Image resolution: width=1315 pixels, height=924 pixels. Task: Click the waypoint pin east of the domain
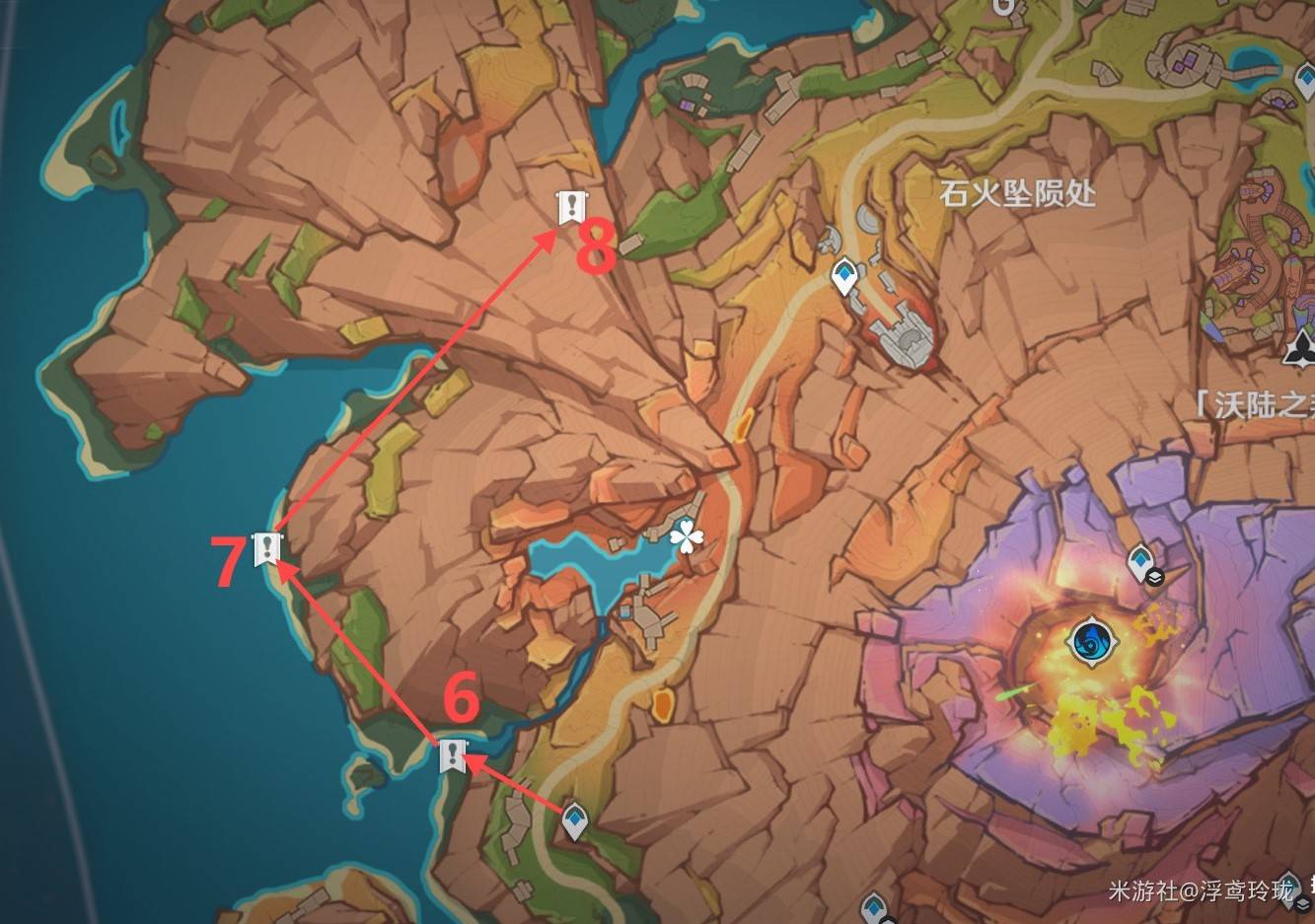pos(1139,560)
